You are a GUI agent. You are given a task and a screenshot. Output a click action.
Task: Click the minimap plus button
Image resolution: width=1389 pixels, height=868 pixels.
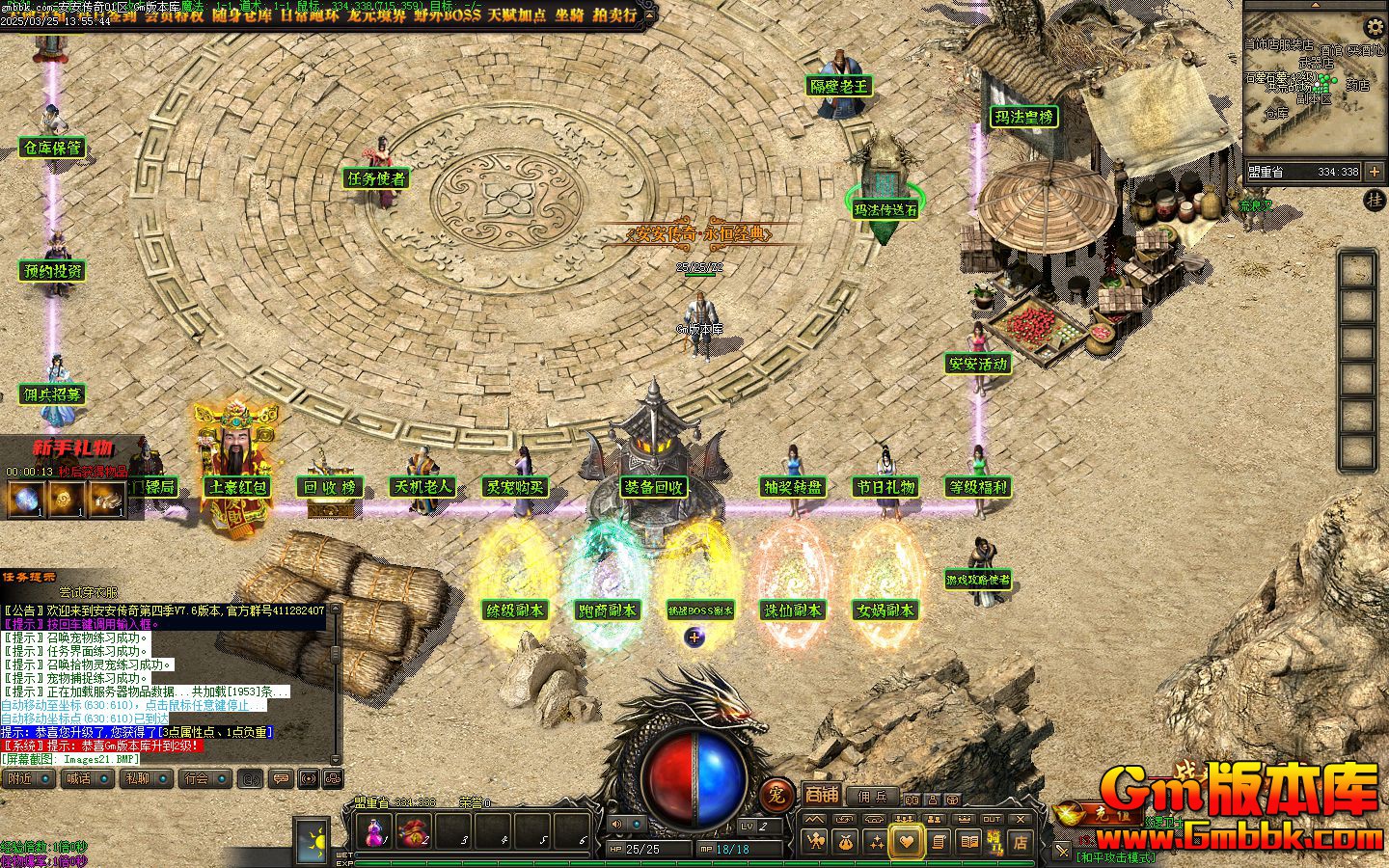click(x=1375, y=172)
